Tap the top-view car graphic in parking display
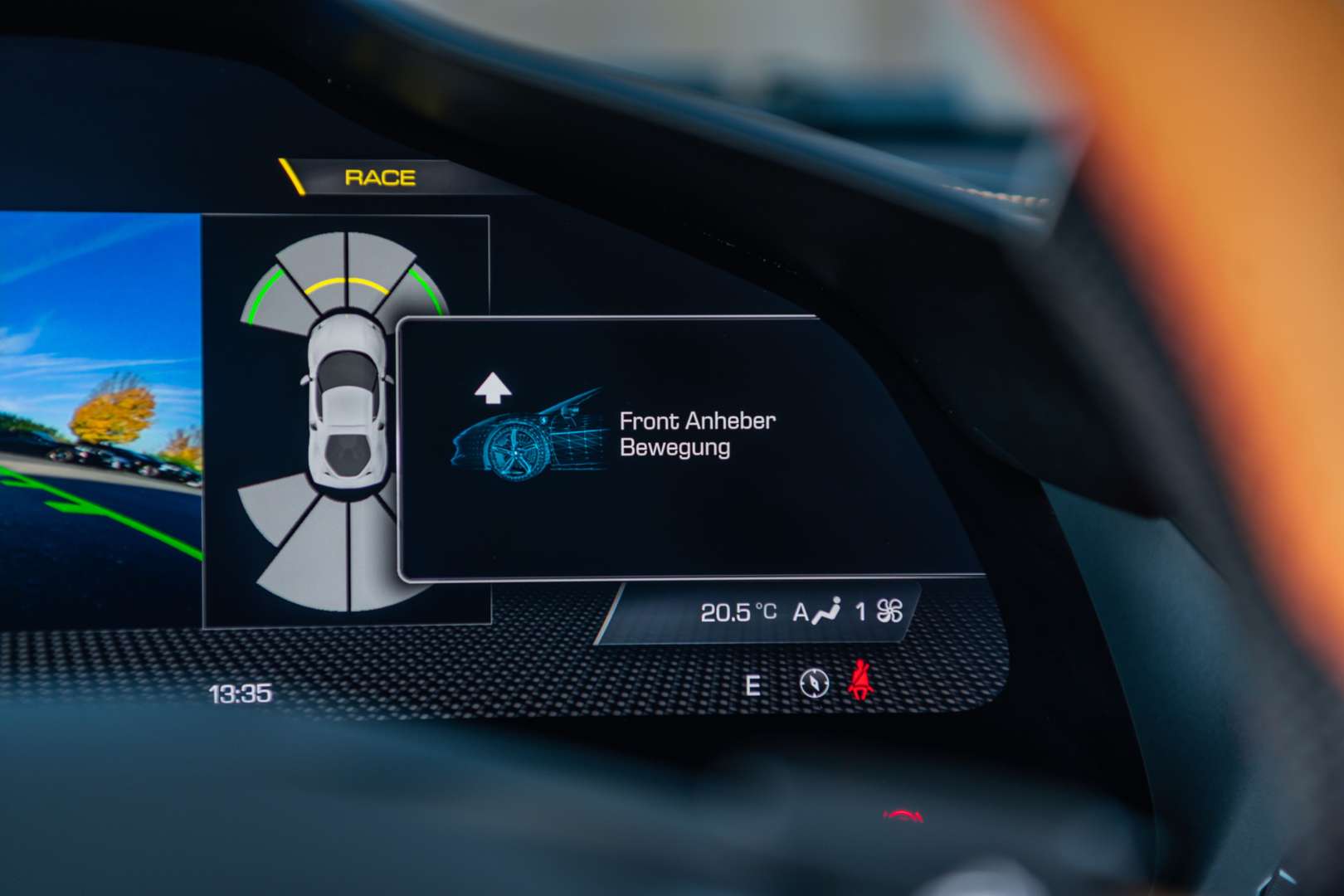The height and width of the screenshot is (896, 1344). click(x=350, y=407)
